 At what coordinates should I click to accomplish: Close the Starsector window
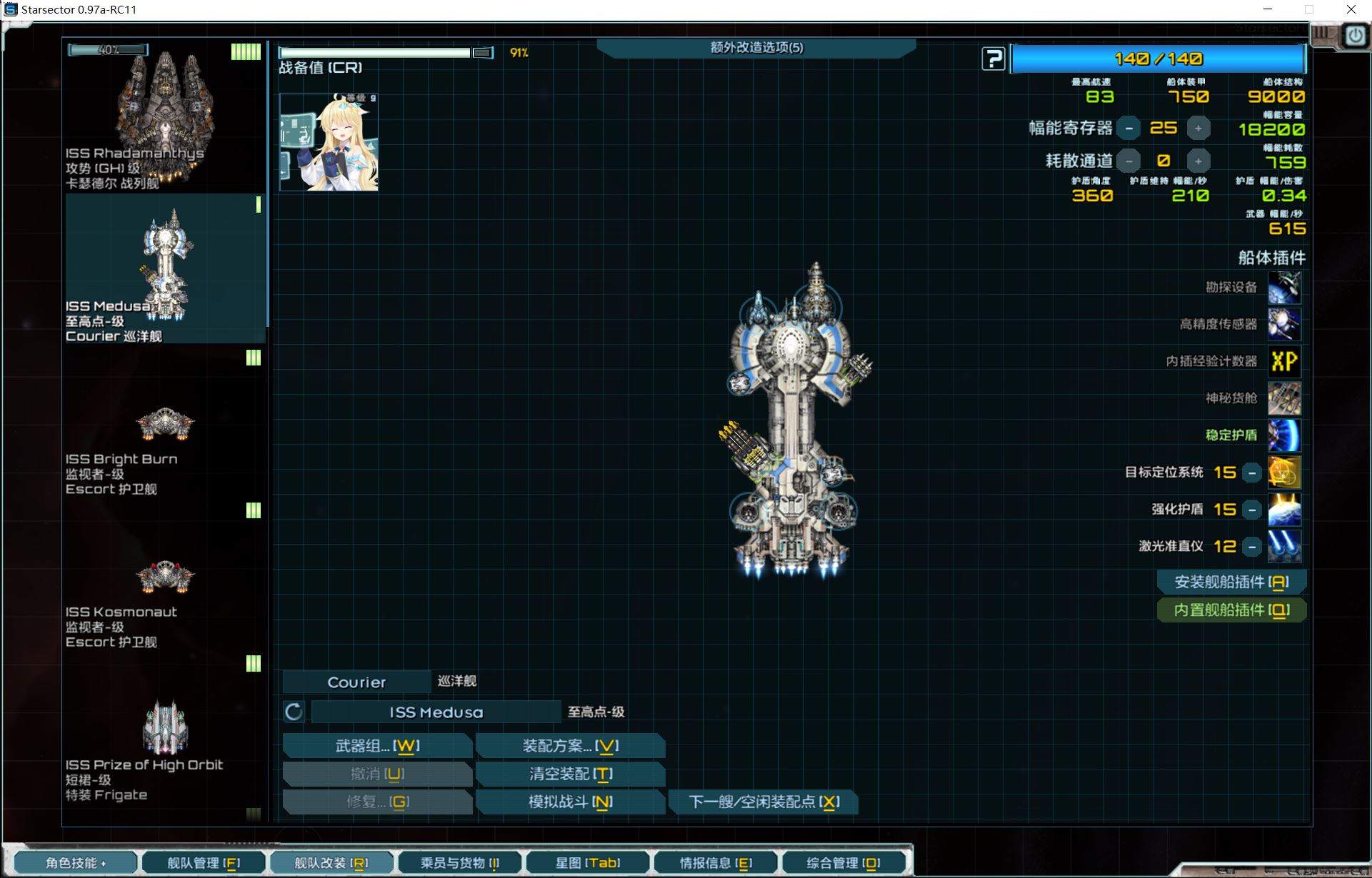[x=1351, y=9]
